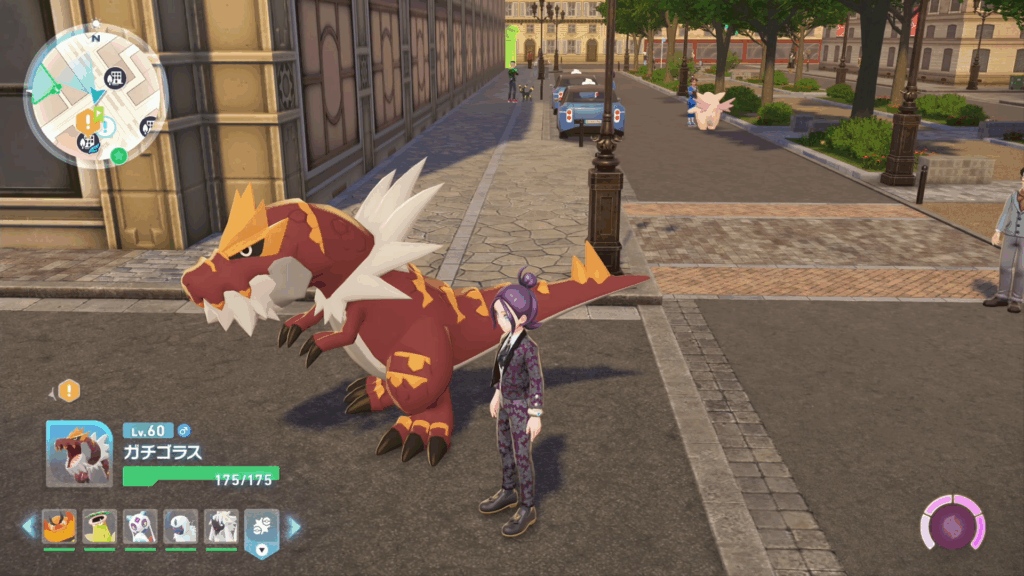Cycle the party with the left arrow
1024x576 pixels.
click(28, 526)
